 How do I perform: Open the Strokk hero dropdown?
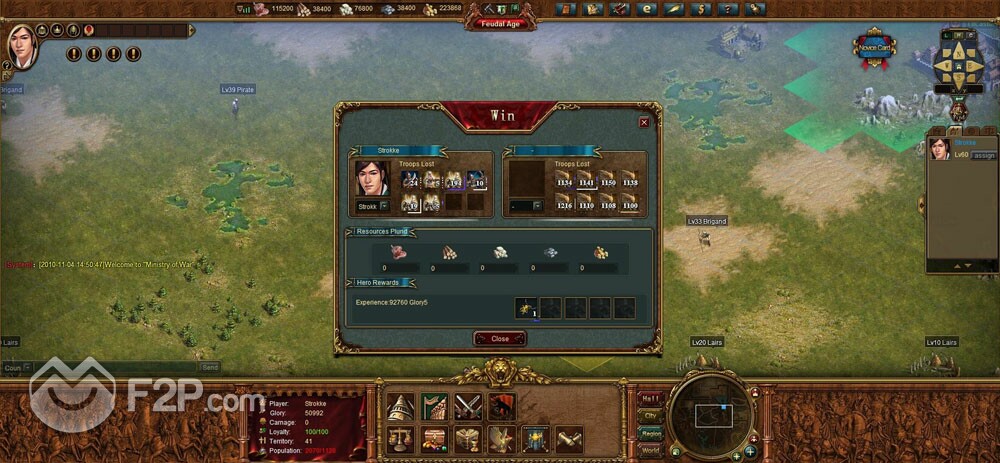pos(383,206)
